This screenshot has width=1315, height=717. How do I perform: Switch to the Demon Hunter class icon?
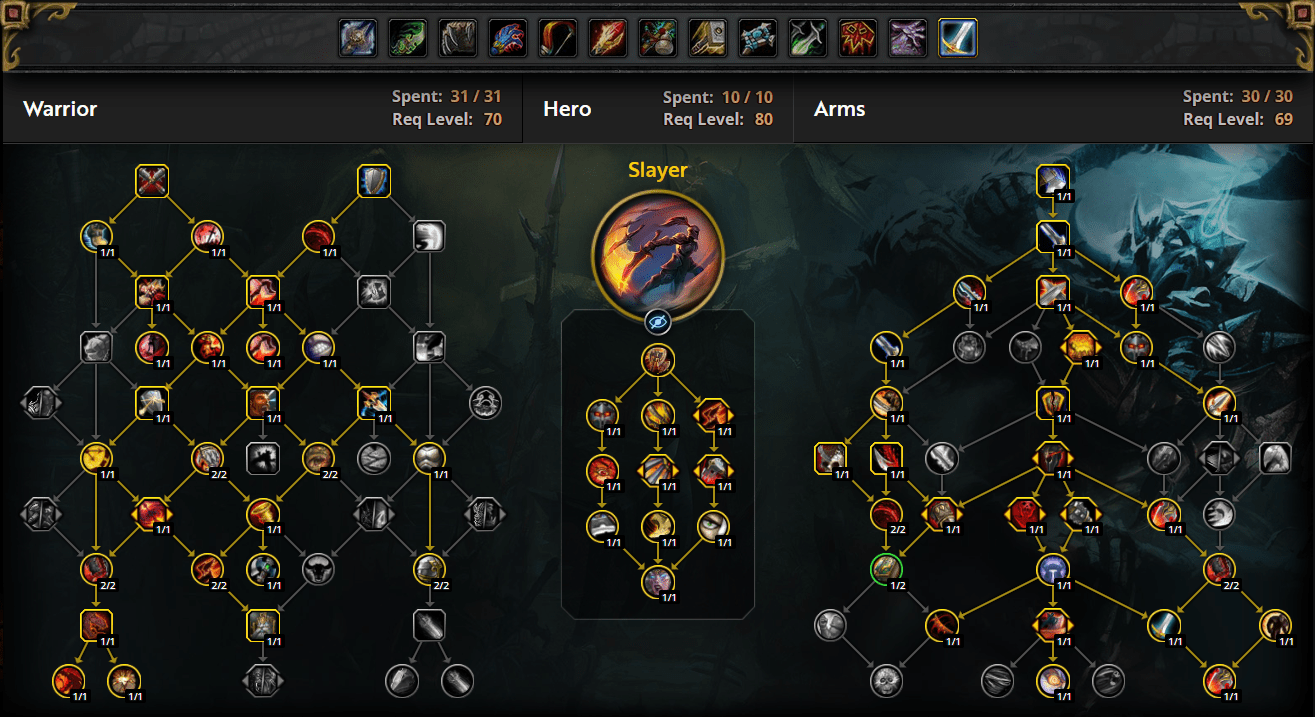(x=408, y=38)
